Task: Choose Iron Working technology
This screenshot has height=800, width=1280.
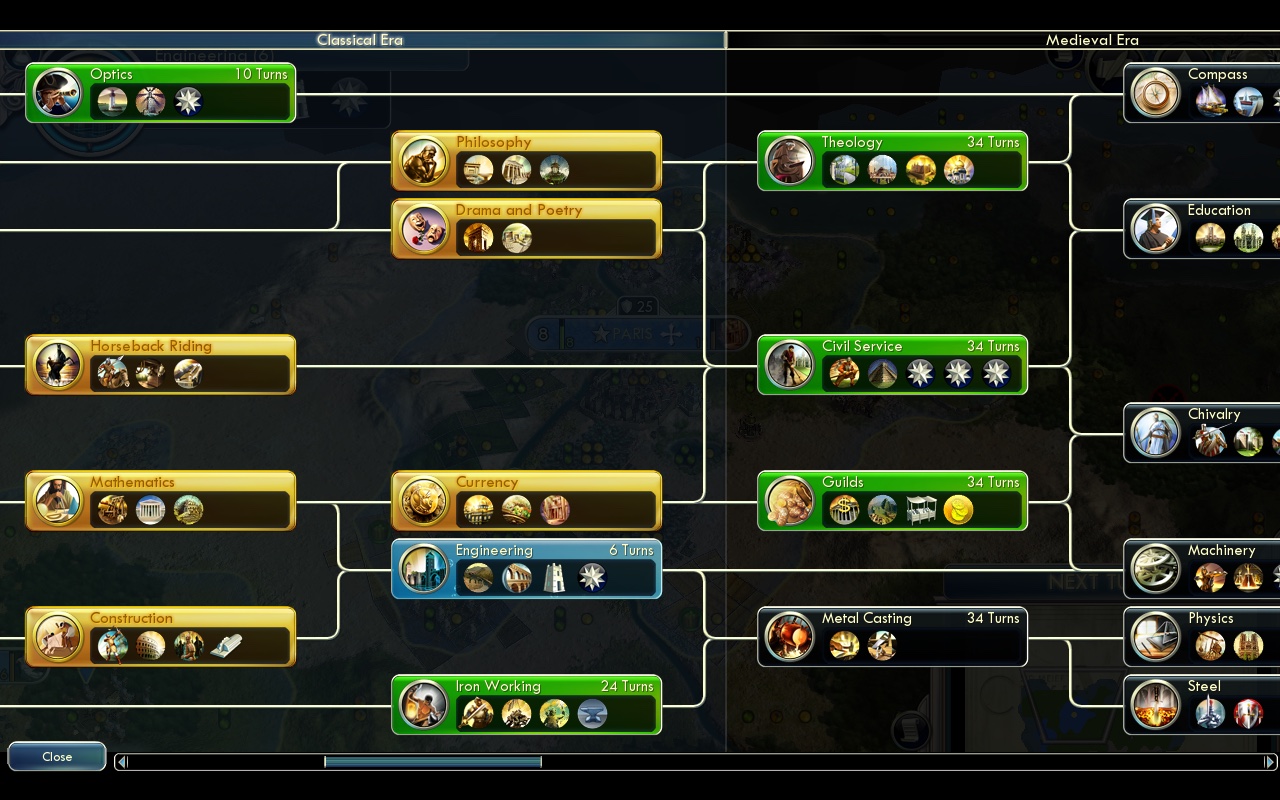Action: (526, 705)
